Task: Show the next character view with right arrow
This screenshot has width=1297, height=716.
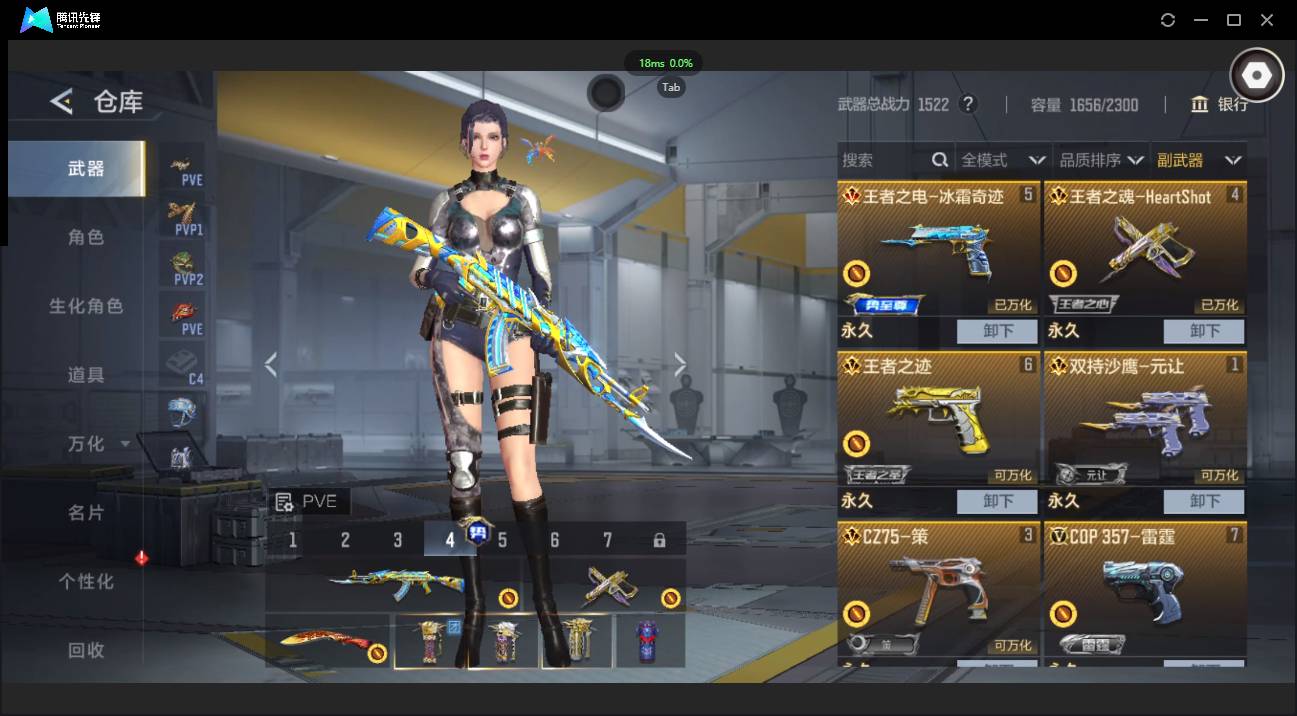Action: coord(680,365)
